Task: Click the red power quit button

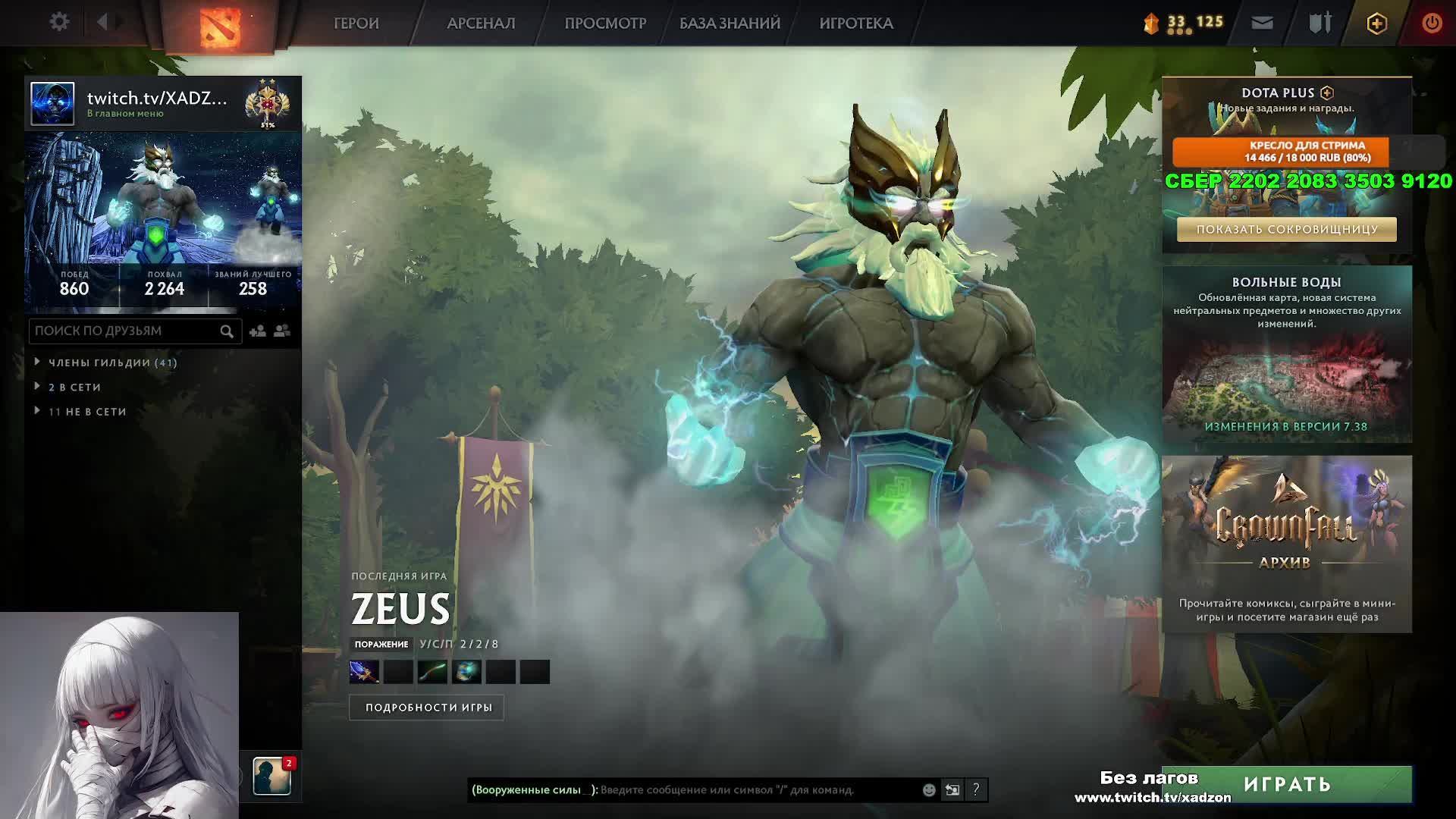Action: click(x=1431, y=24)
